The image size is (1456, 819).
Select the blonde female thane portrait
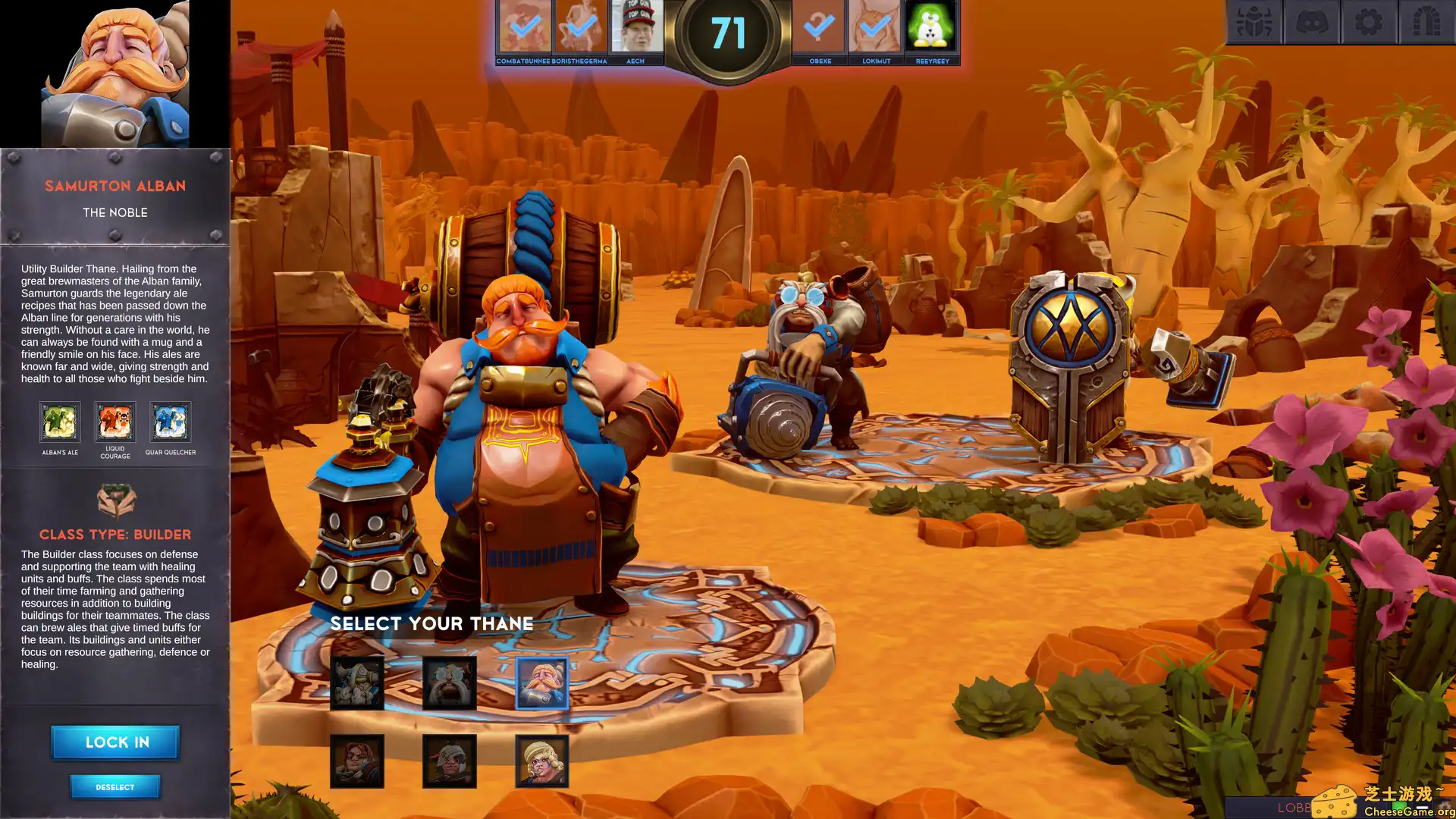[541, 760]
